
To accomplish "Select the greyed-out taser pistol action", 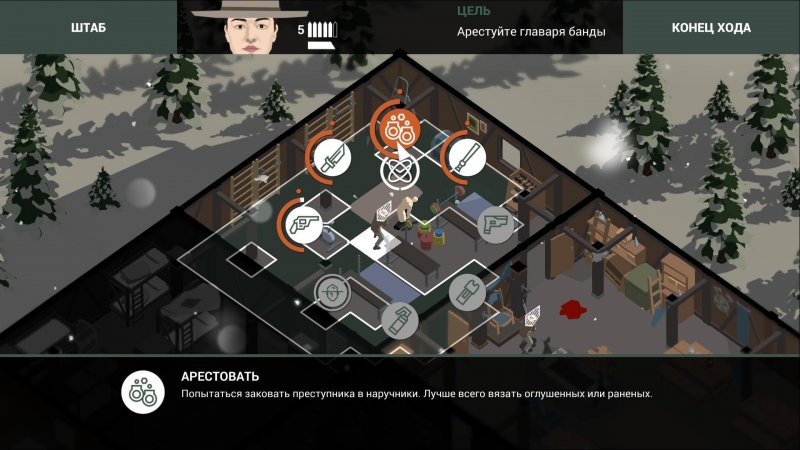I will click(x=496, y=222).
